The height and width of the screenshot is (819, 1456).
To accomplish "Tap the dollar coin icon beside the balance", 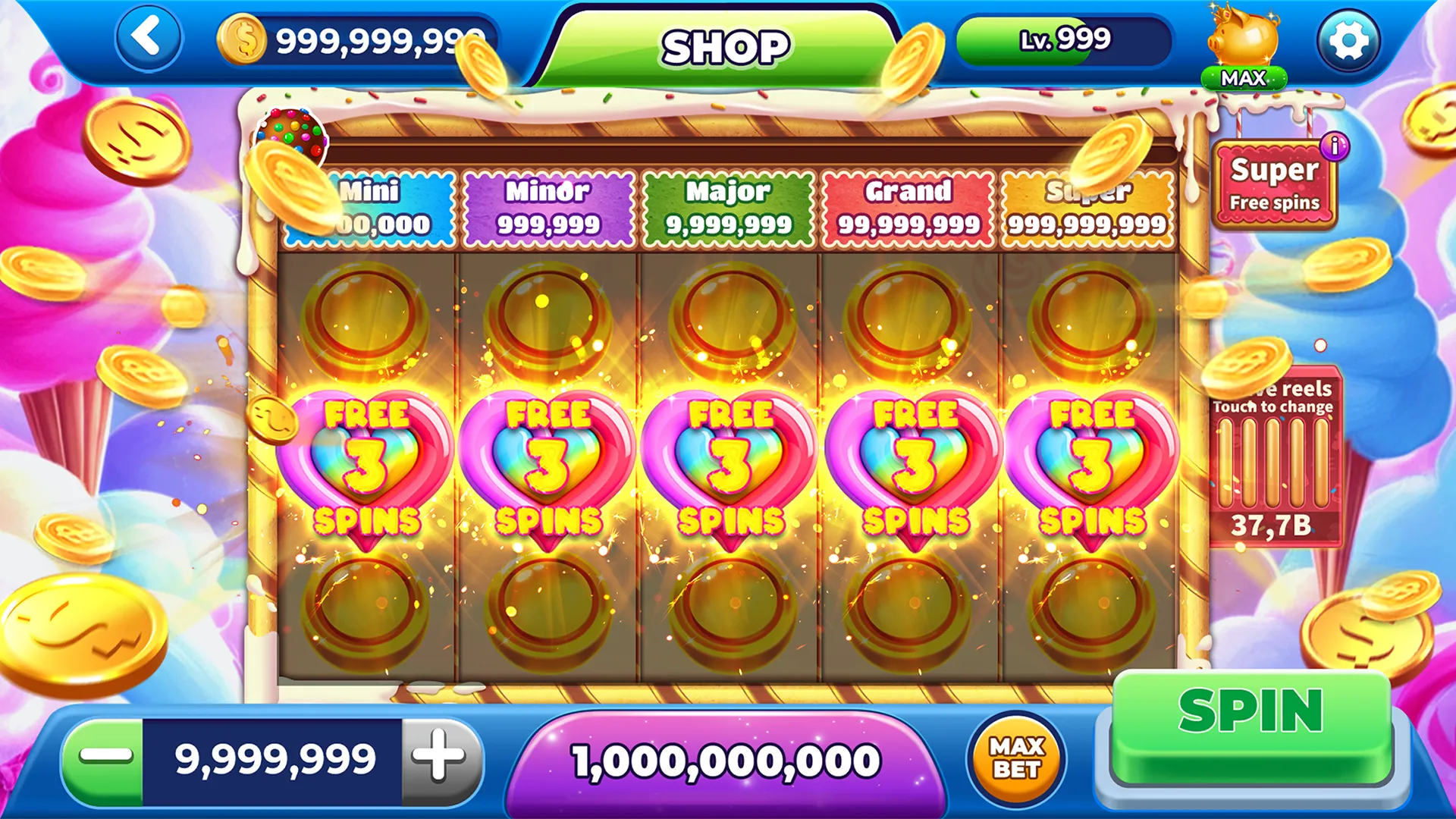I will tap(243, 37).
